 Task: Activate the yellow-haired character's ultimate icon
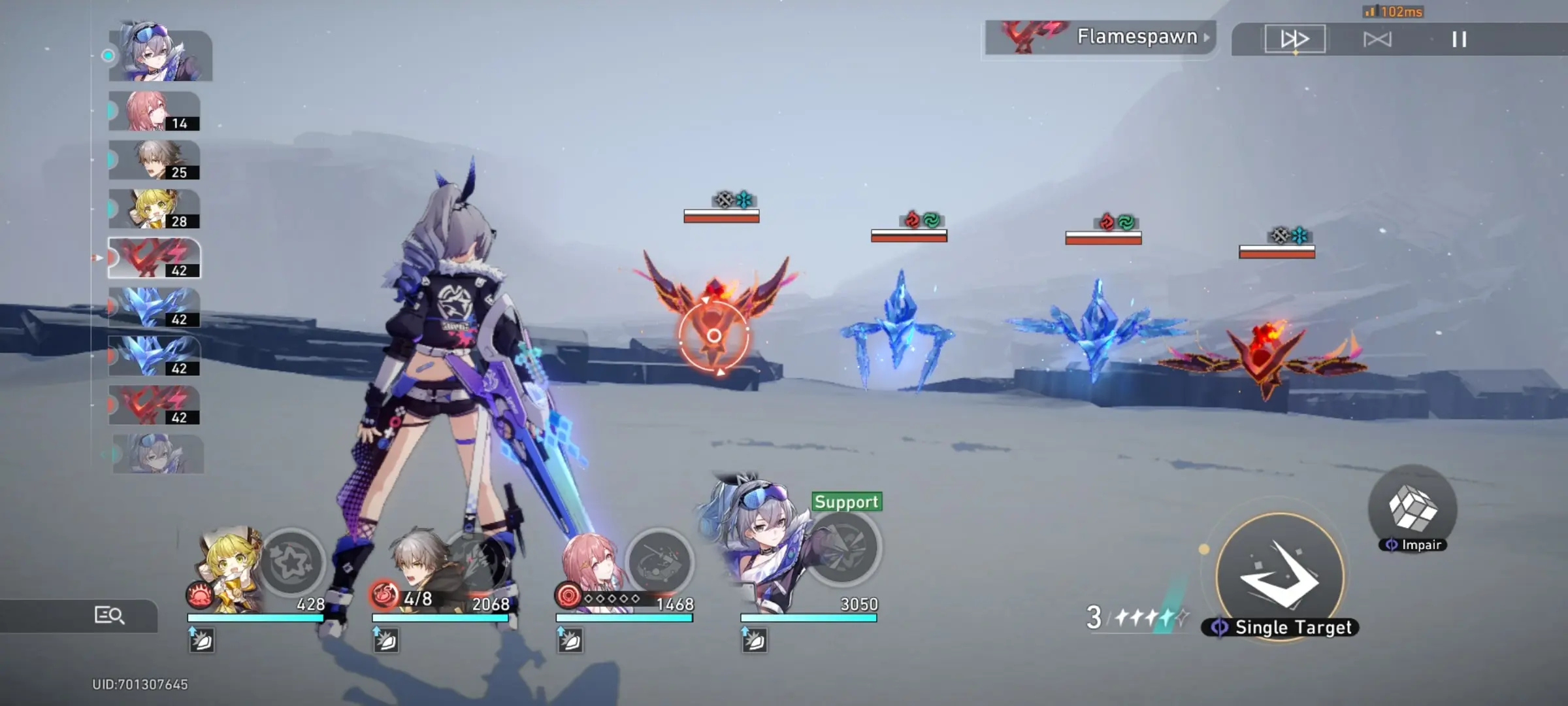(291, 562)
